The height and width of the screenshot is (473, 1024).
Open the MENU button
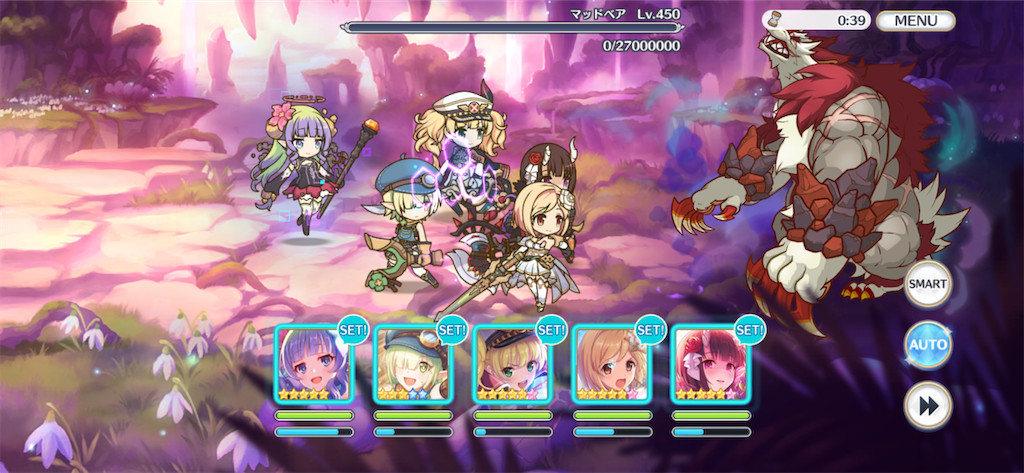(915, 20)
